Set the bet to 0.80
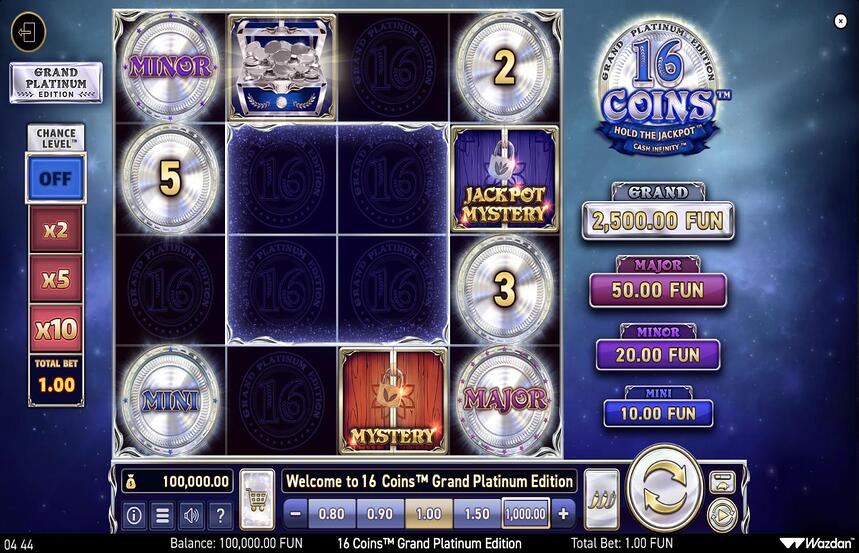Screen dimensions: 859x553 click(x=330, y=514)
